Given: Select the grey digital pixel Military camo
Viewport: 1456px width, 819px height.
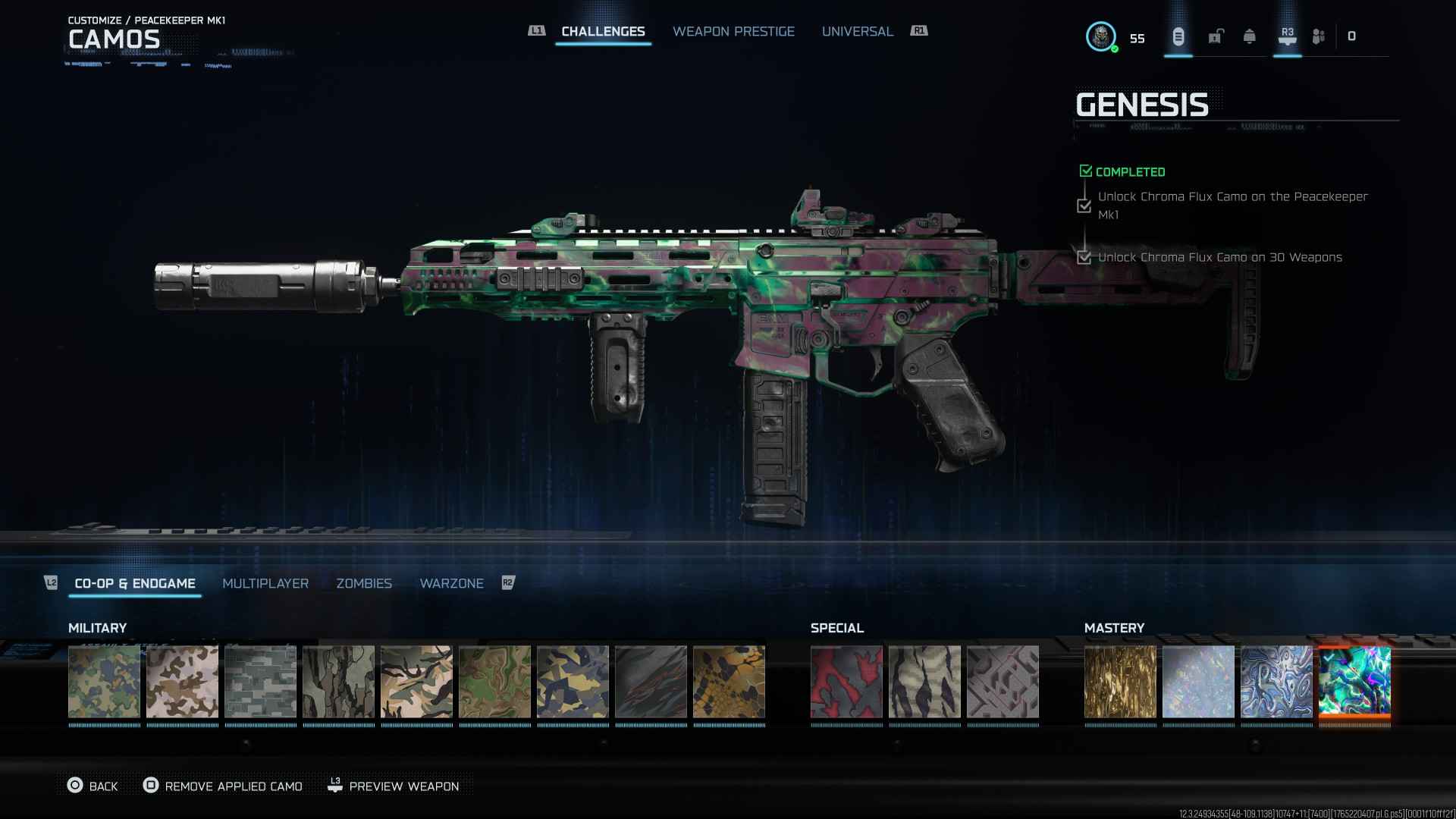Looking at the screenshot, I should 260,681.
